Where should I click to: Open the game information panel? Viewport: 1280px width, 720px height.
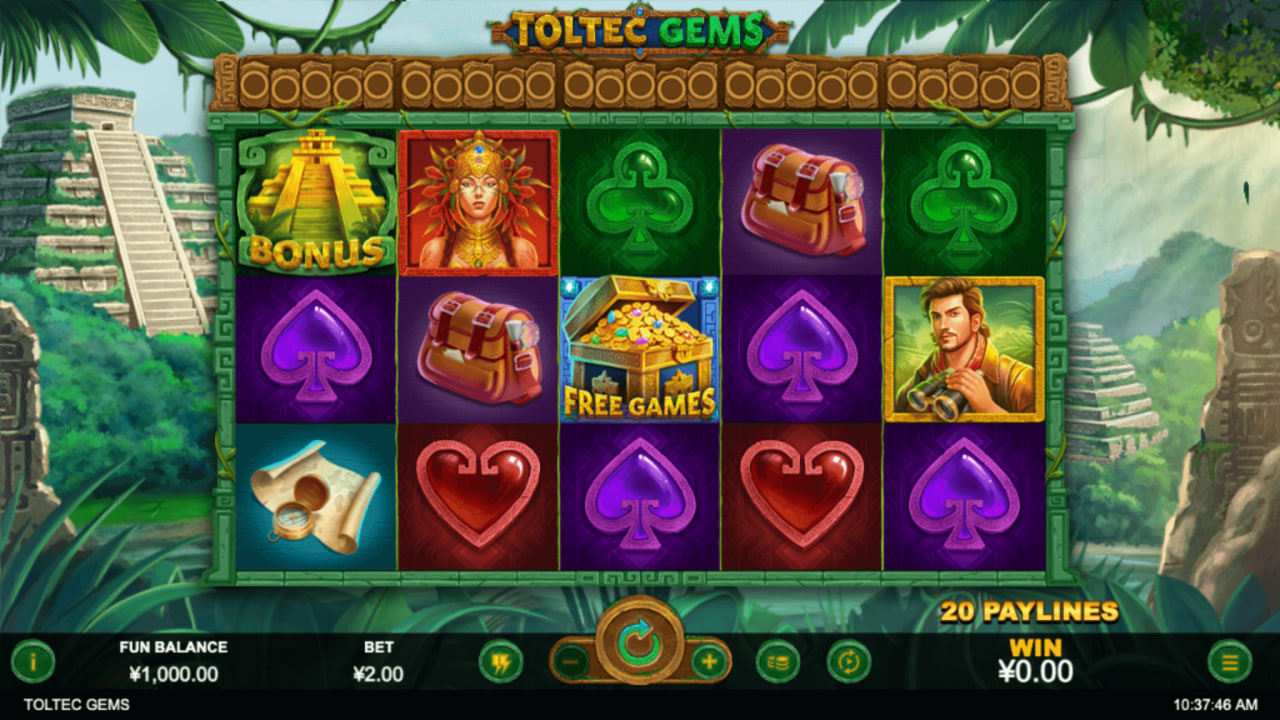click(x=33, y=659)
